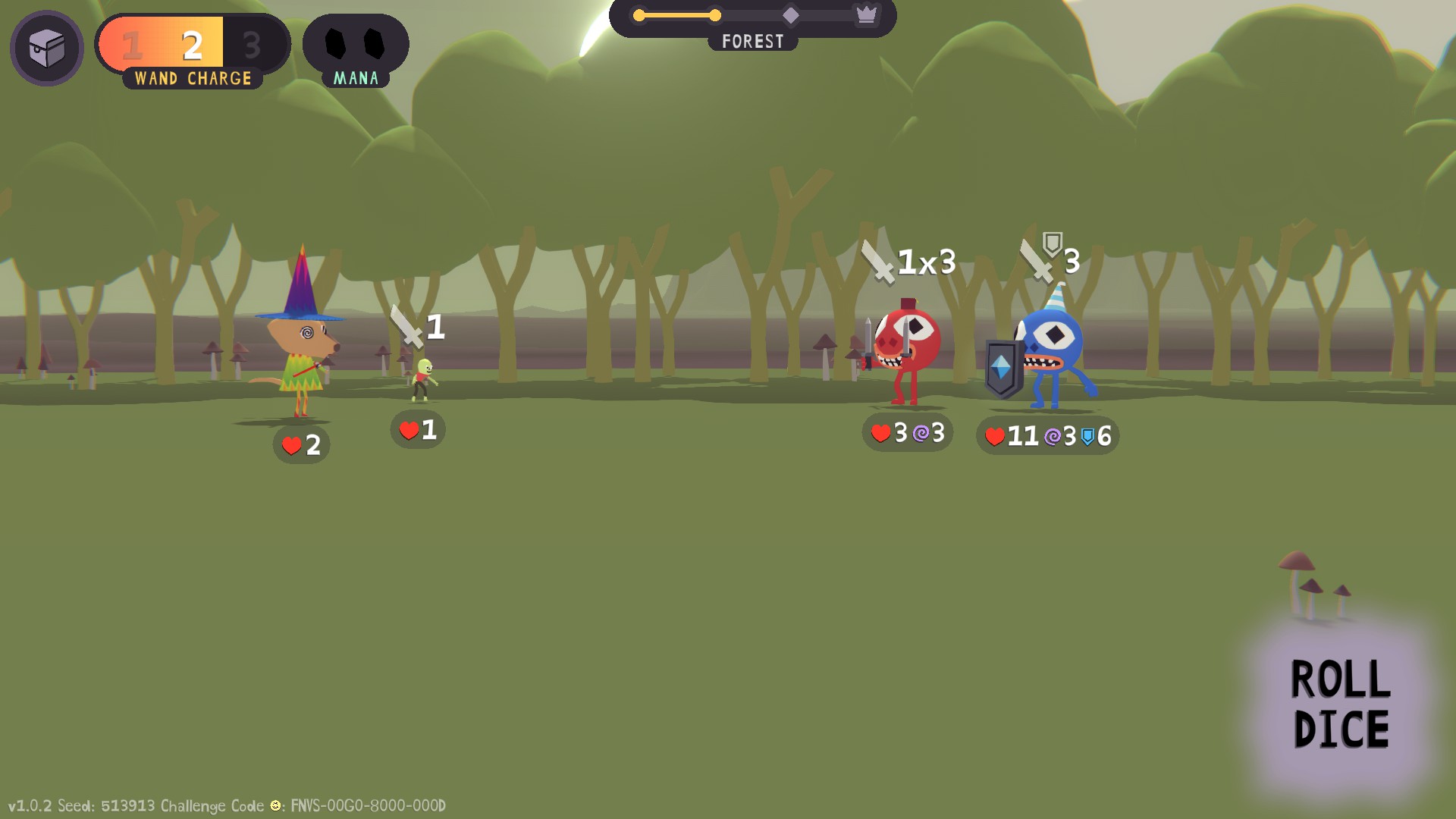The width and height of the screenshot is (1456, 819).
Task: Click the Roll Dice button
Action: (1340, 704)
